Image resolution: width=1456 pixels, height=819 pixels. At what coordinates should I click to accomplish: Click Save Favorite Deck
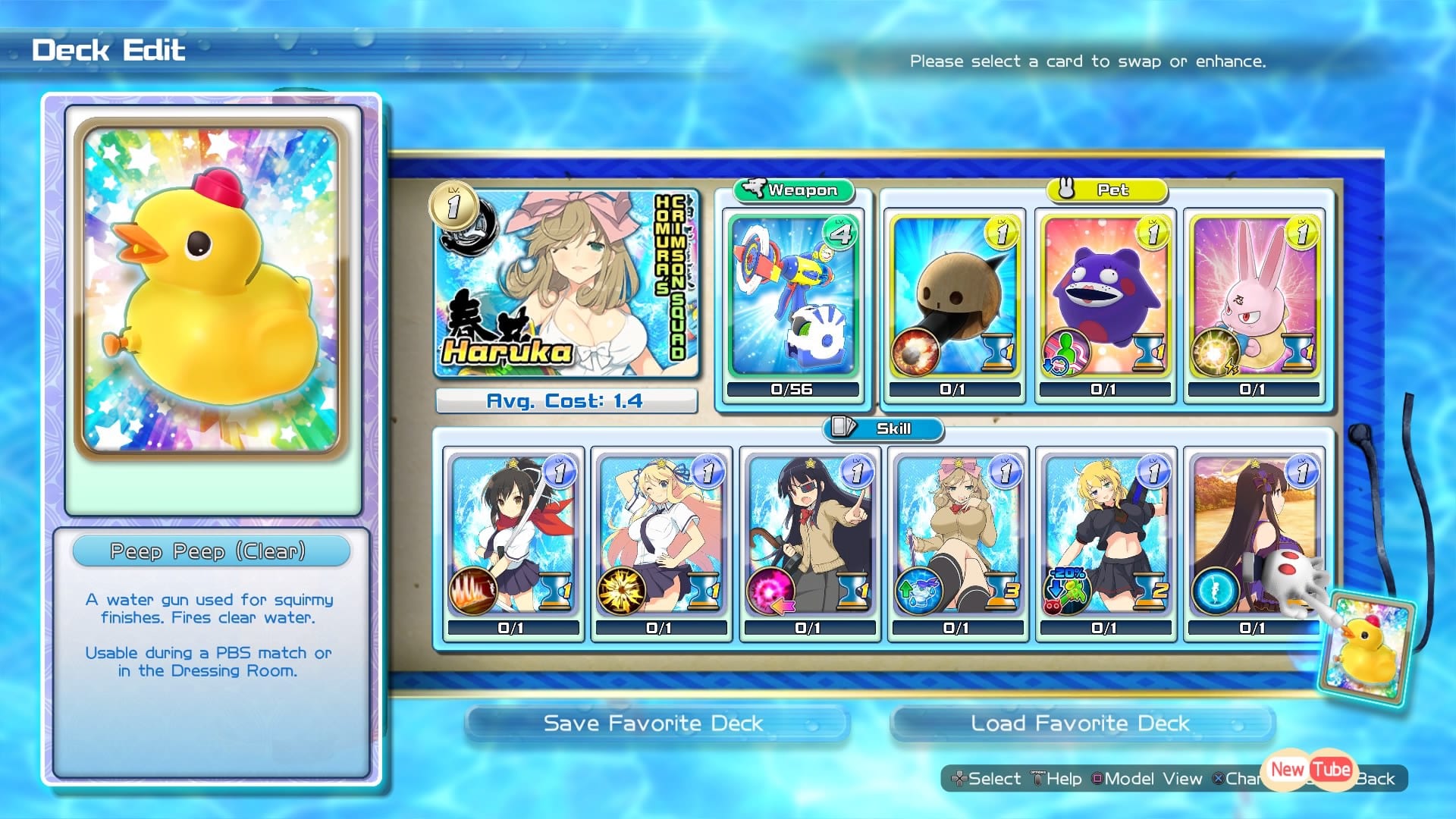654,723
